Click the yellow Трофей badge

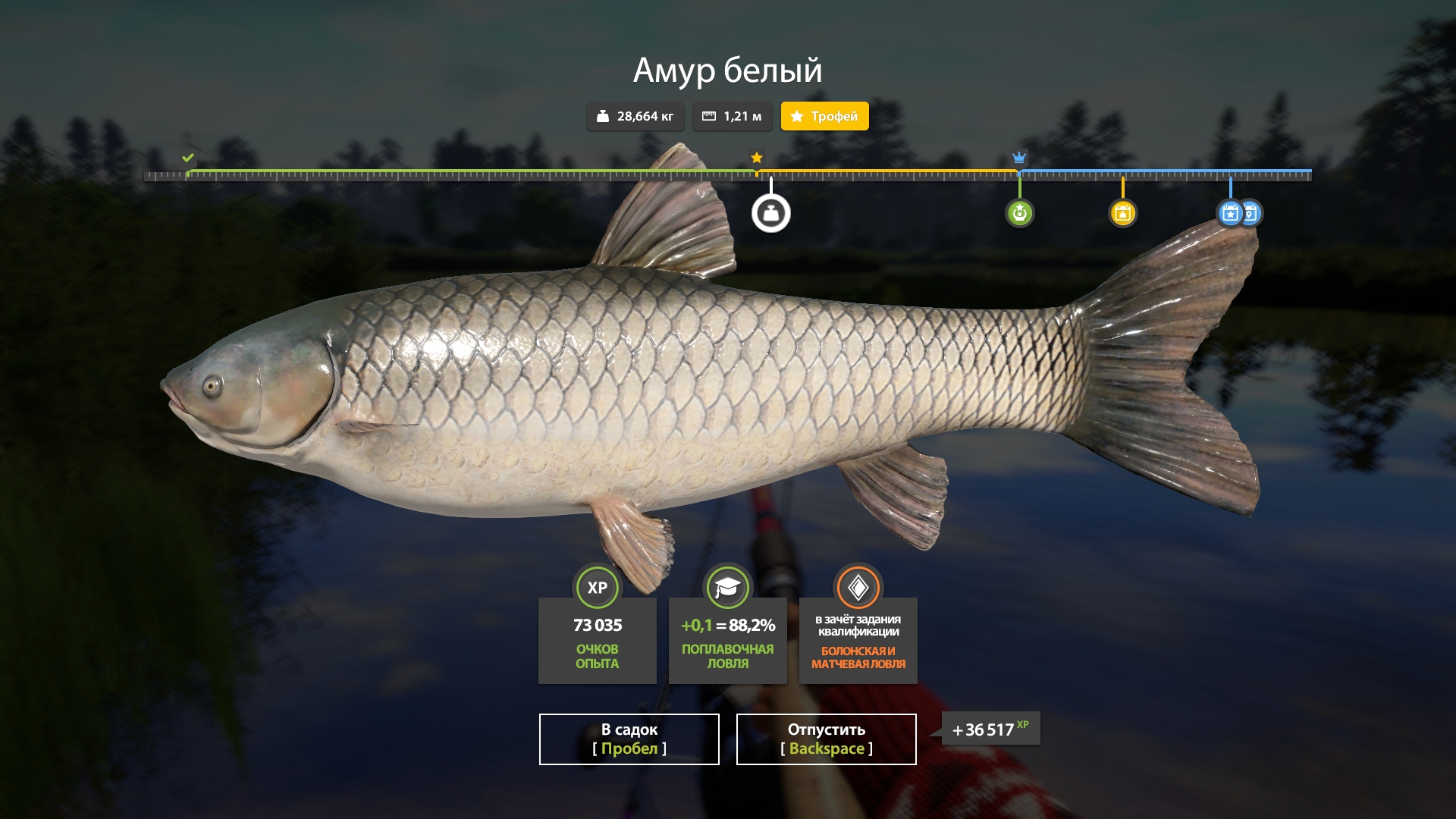coord(824,116)
